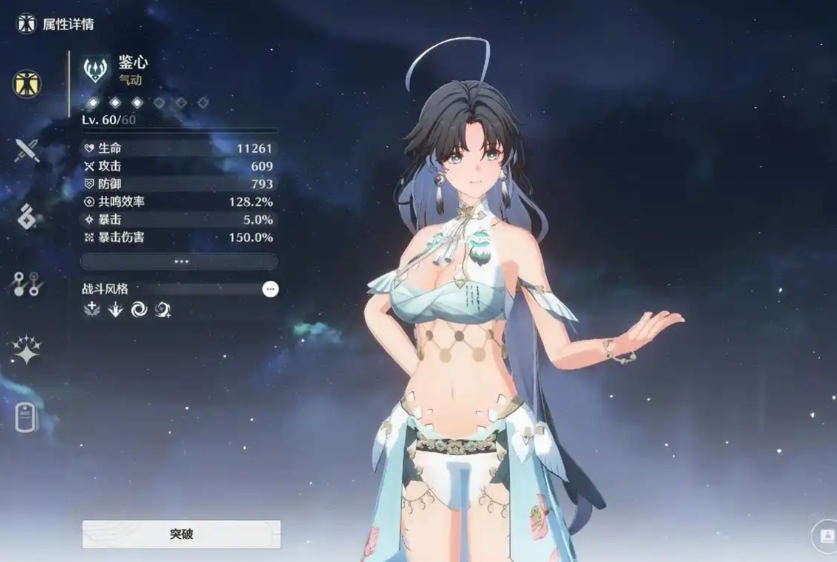Select the skill tree nodes tab
The image size is (837, 562).
pos(26,283)
